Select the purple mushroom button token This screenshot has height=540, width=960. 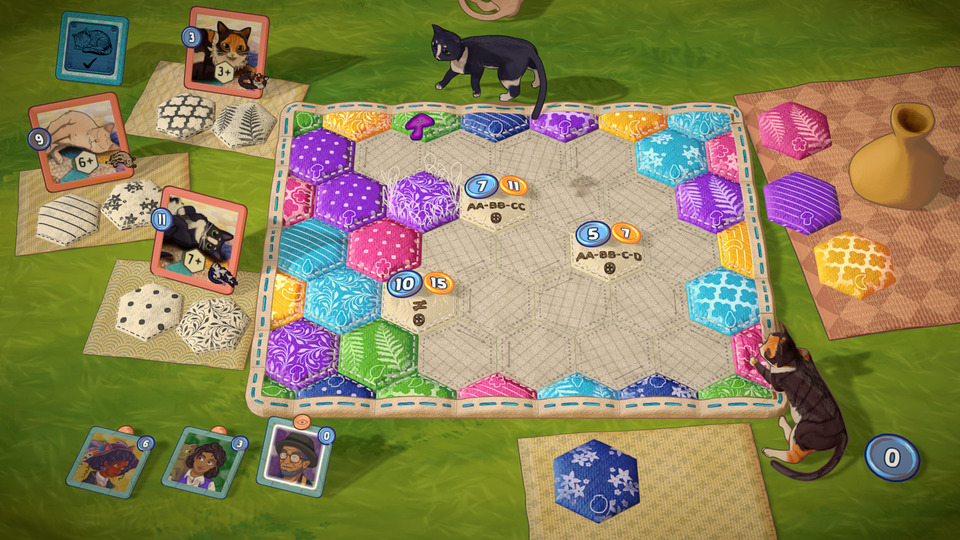[417, 126]
